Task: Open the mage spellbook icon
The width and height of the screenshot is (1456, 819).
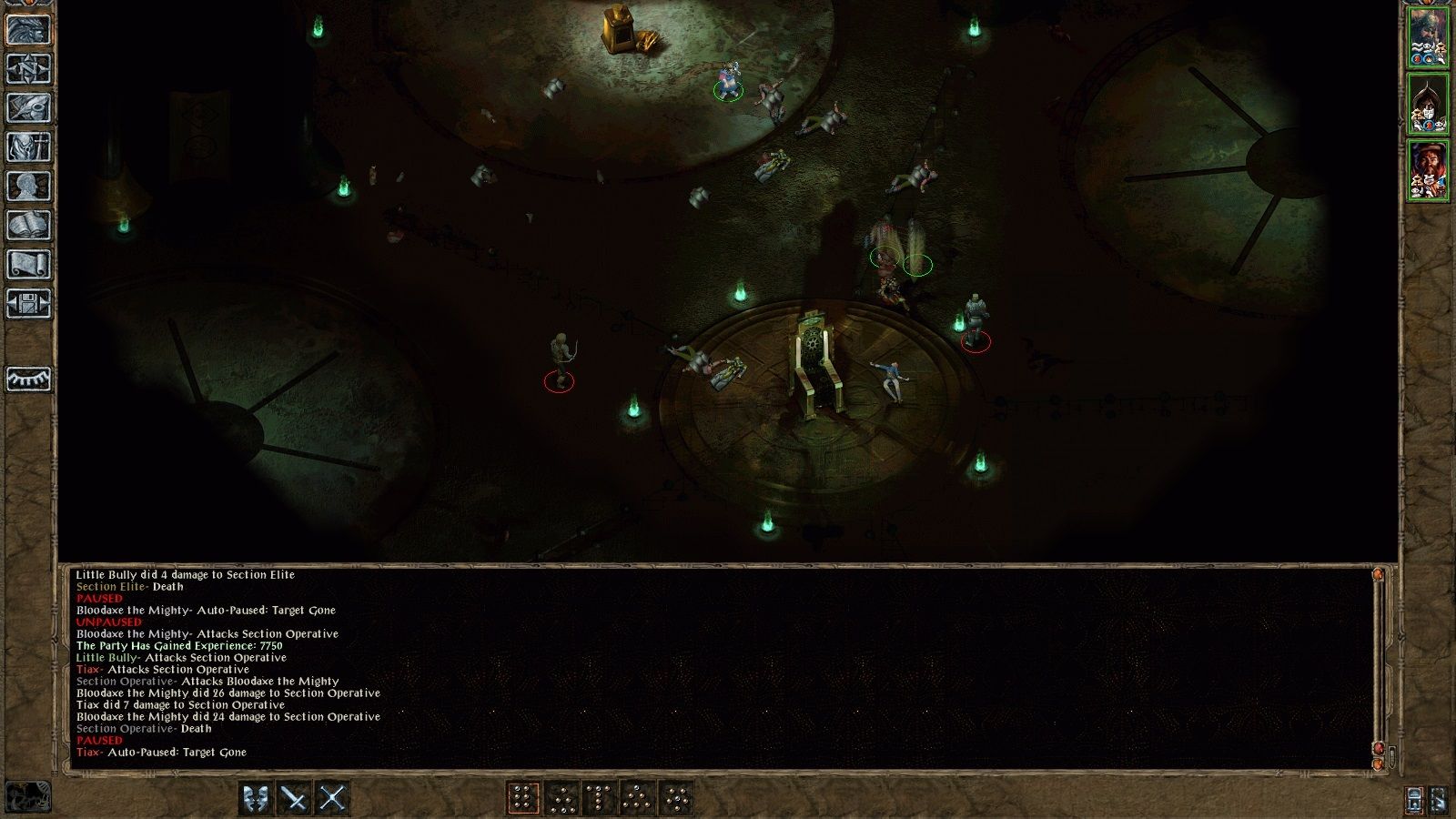Action: click(28, 225)
